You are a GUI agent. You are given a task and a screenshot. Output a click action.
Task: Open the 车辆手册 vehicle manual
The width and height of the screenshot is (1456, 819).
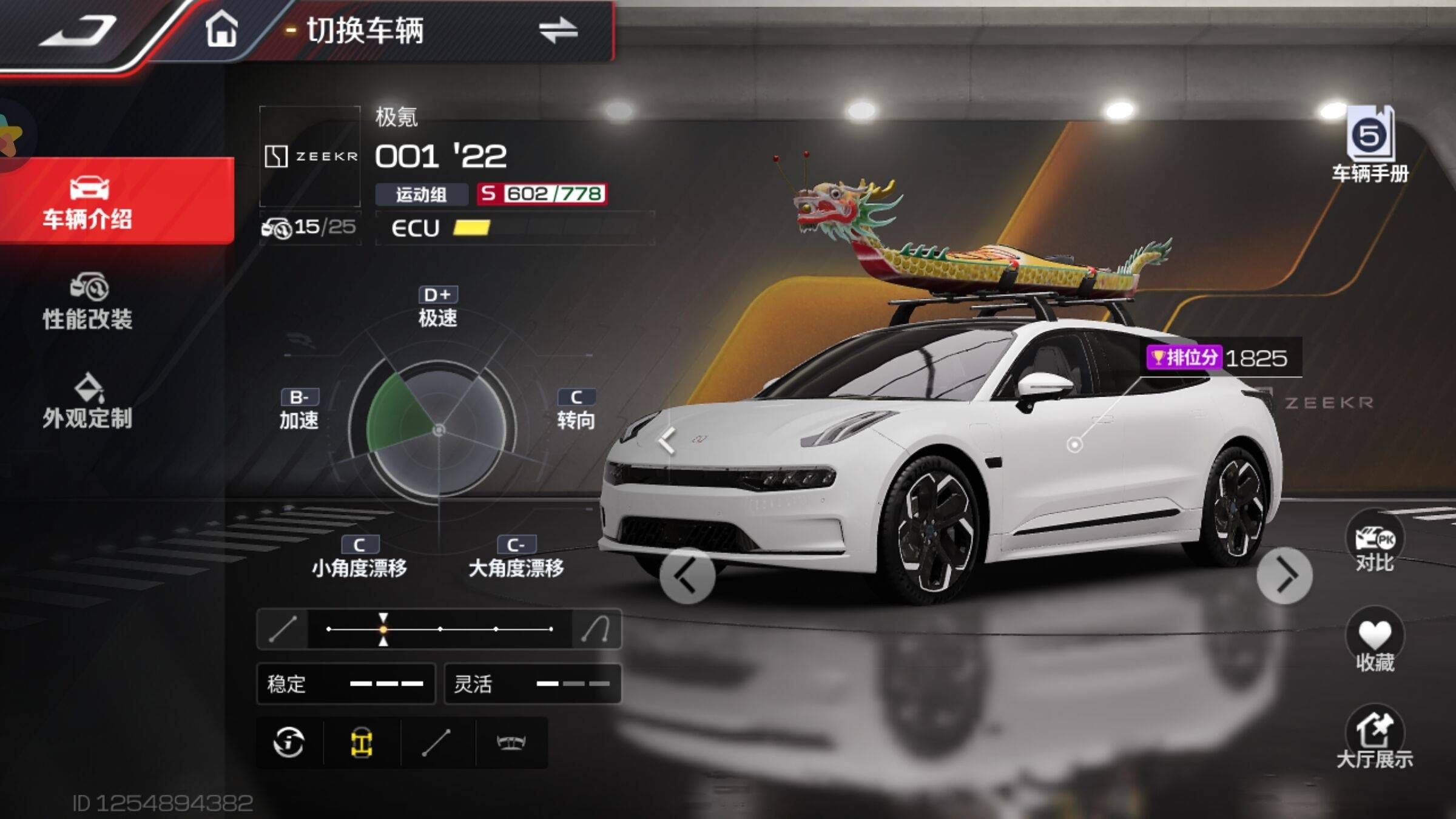pyautogui.click(x=1370, y=146)
